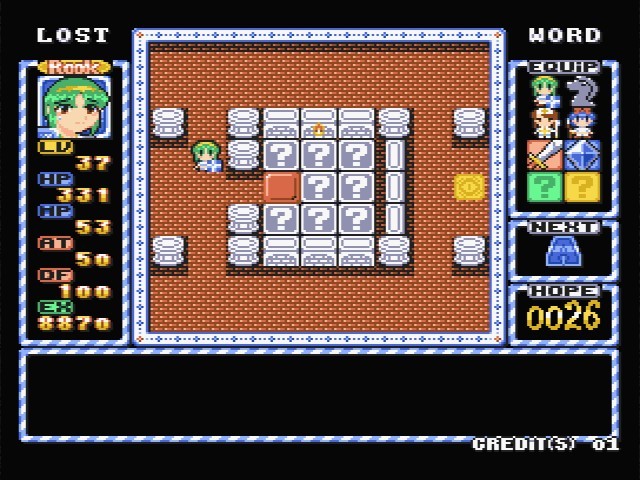
Task: Pick the blue-haired character equip icon
Action: (x=580, y=124)
